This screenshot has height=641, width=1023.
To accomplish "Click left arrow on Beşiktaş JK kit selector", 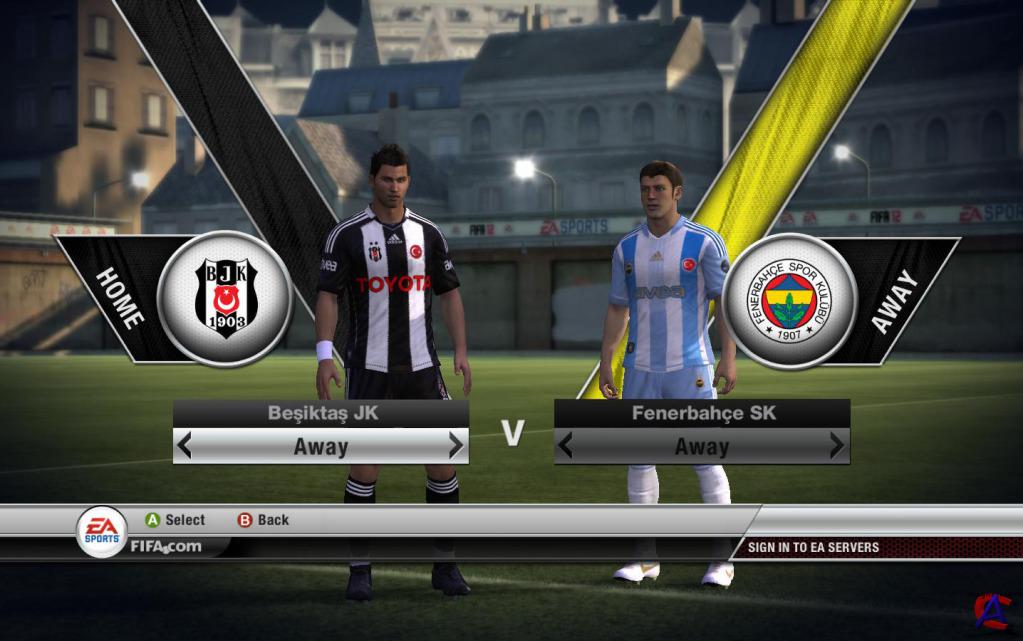I will pos(184,446).
